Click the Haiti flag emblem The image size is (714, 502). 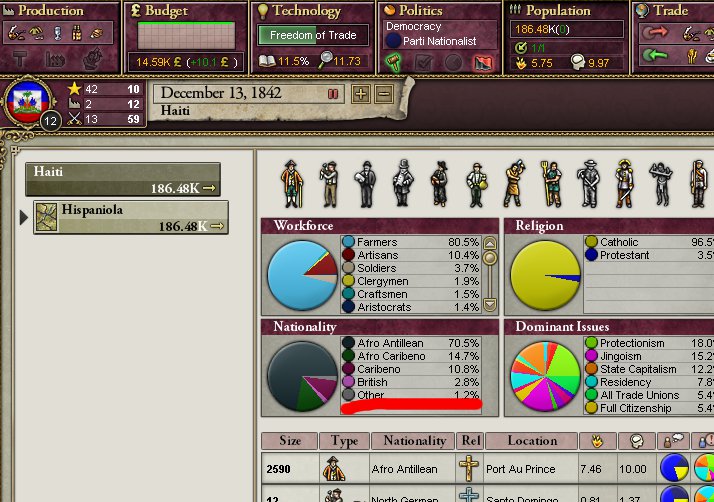pos(28,101)
